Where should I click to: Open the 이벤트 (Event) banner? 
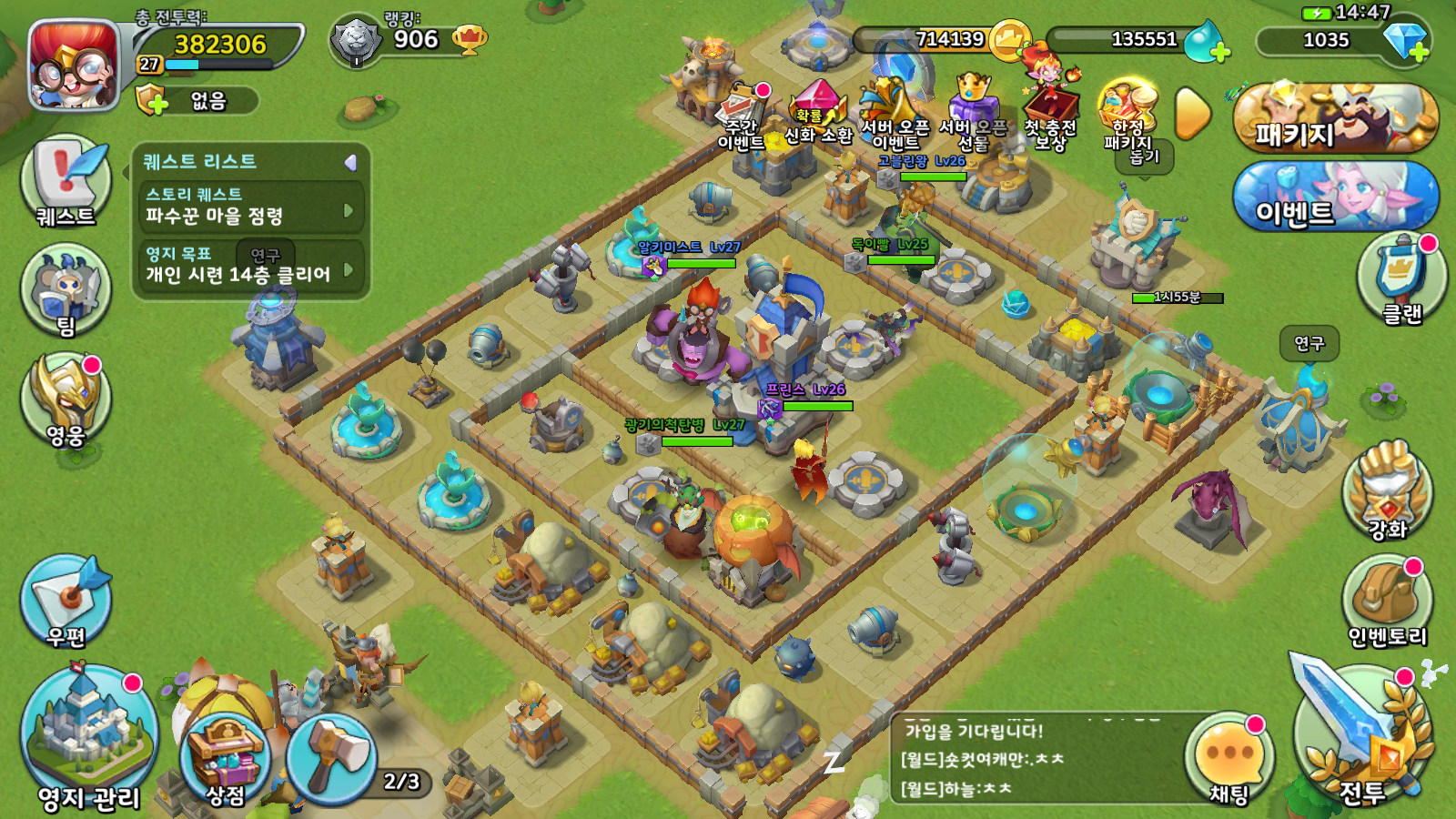[1335, 197]
